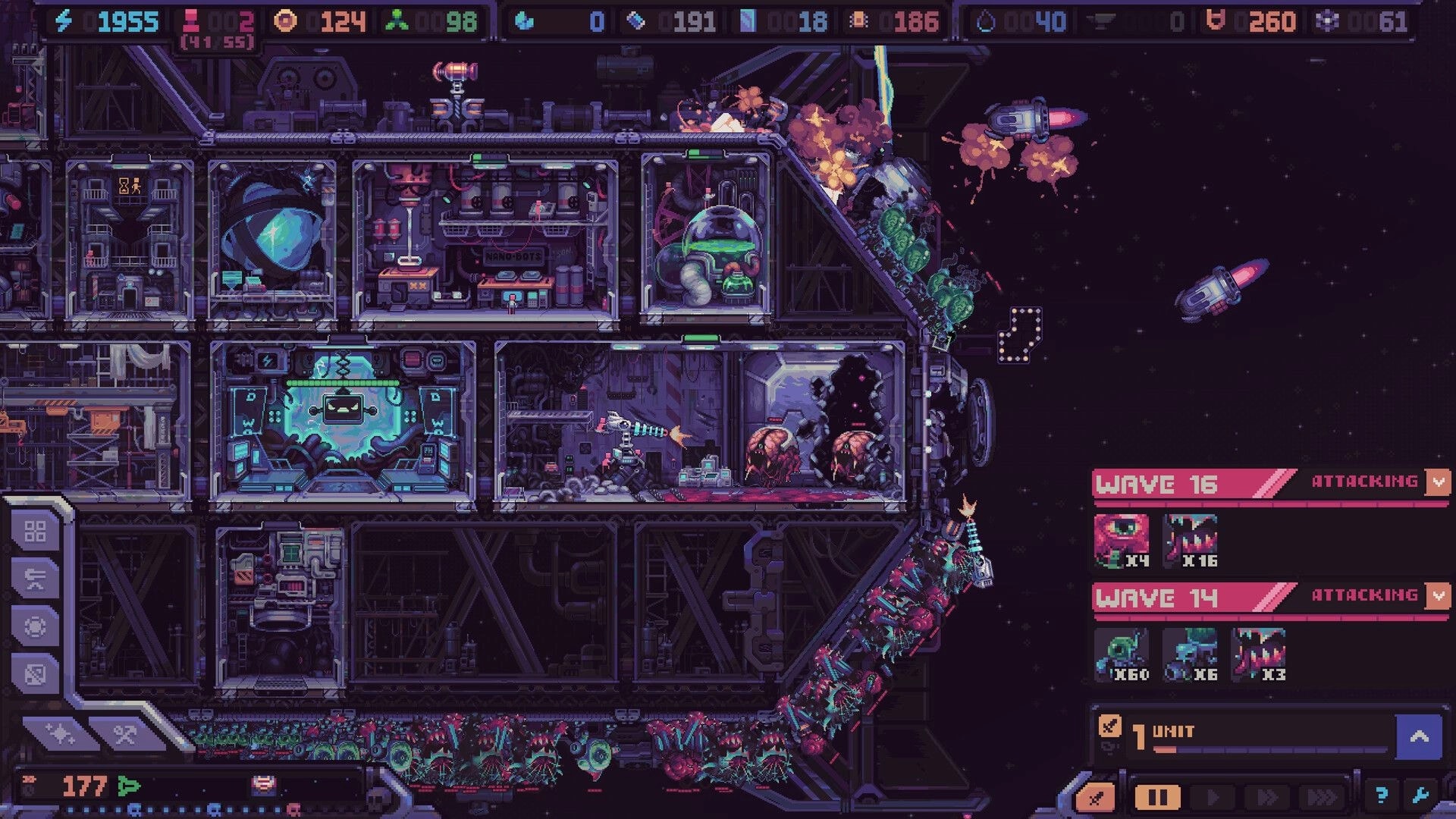Image resolution: width=1456 pixels, height=819 pixels.
Task: Open the build grid menu in the sidebar
Action: tap(35, 531)
